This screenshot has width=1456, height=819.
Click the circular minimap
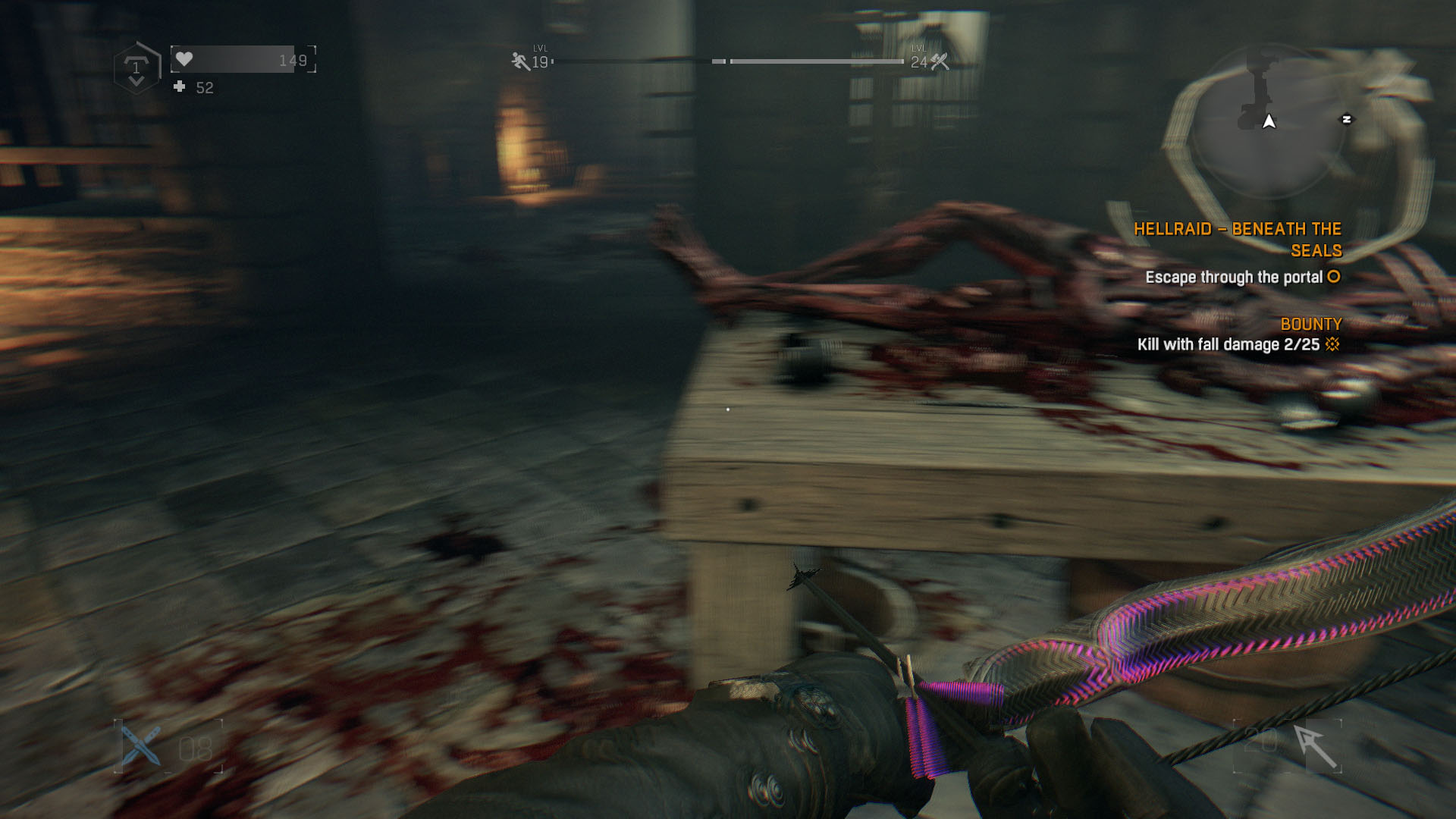point(1268,123)
